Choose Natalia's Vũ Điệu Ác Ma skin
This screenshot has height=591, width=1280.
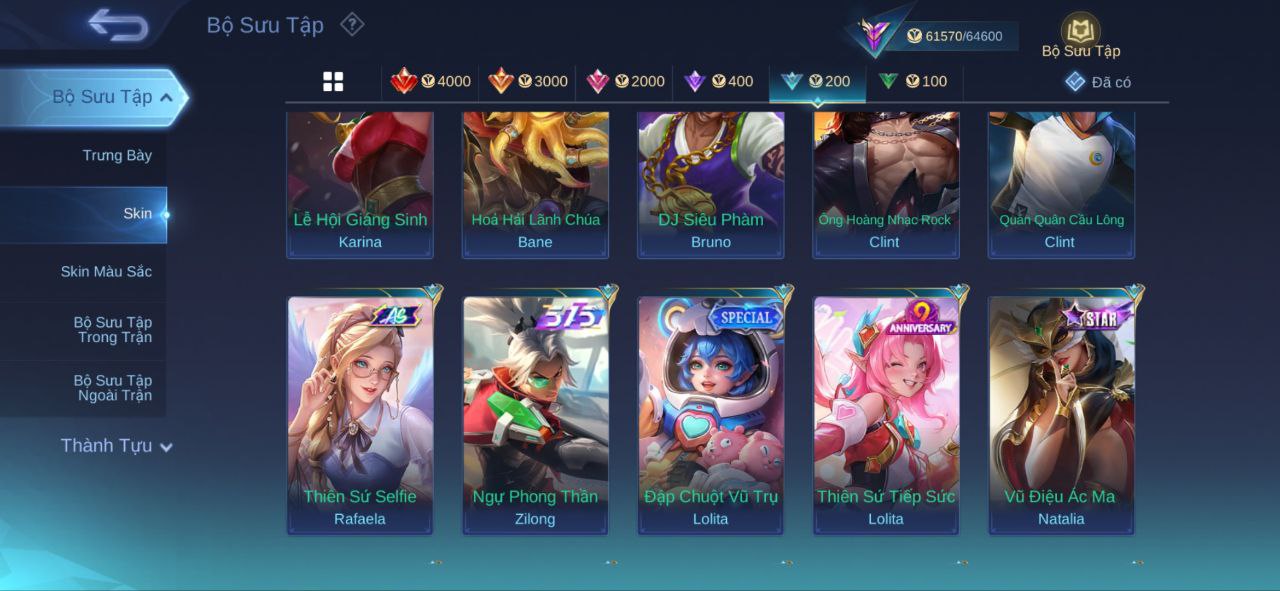pos(1061,414)
